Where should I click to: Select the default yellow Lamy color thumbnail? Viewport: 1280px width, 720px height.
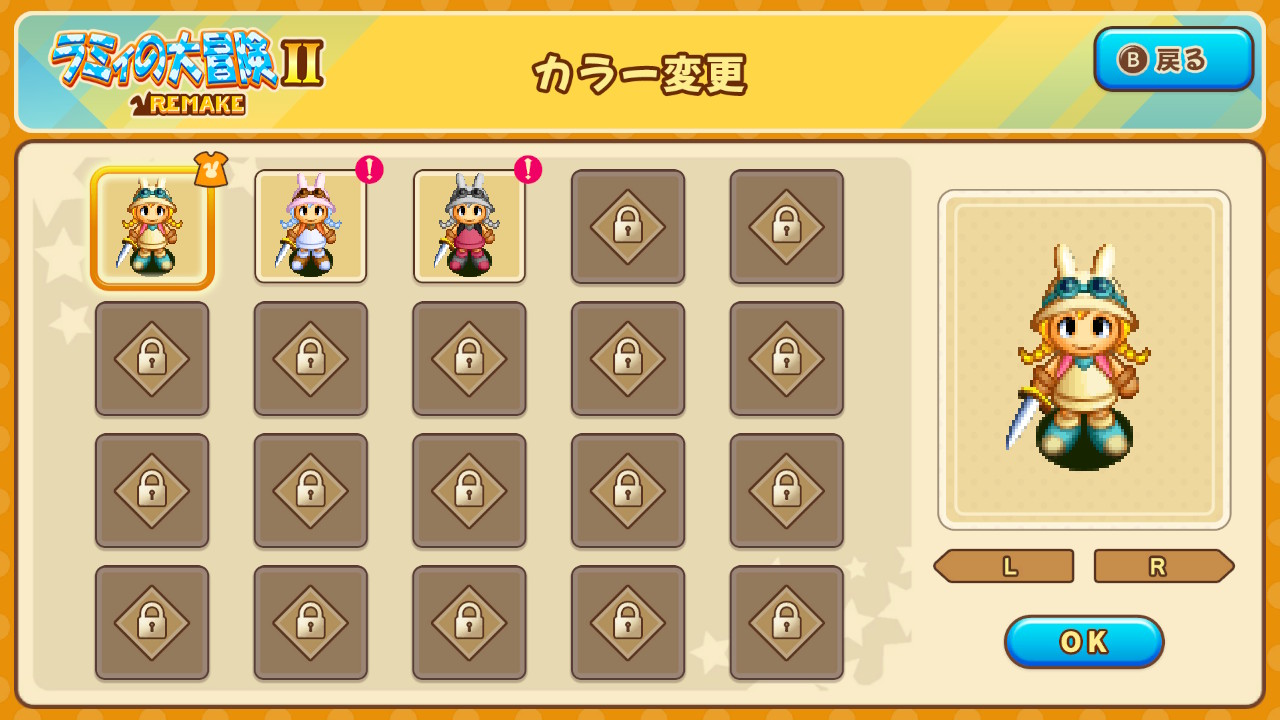(152, 225)
